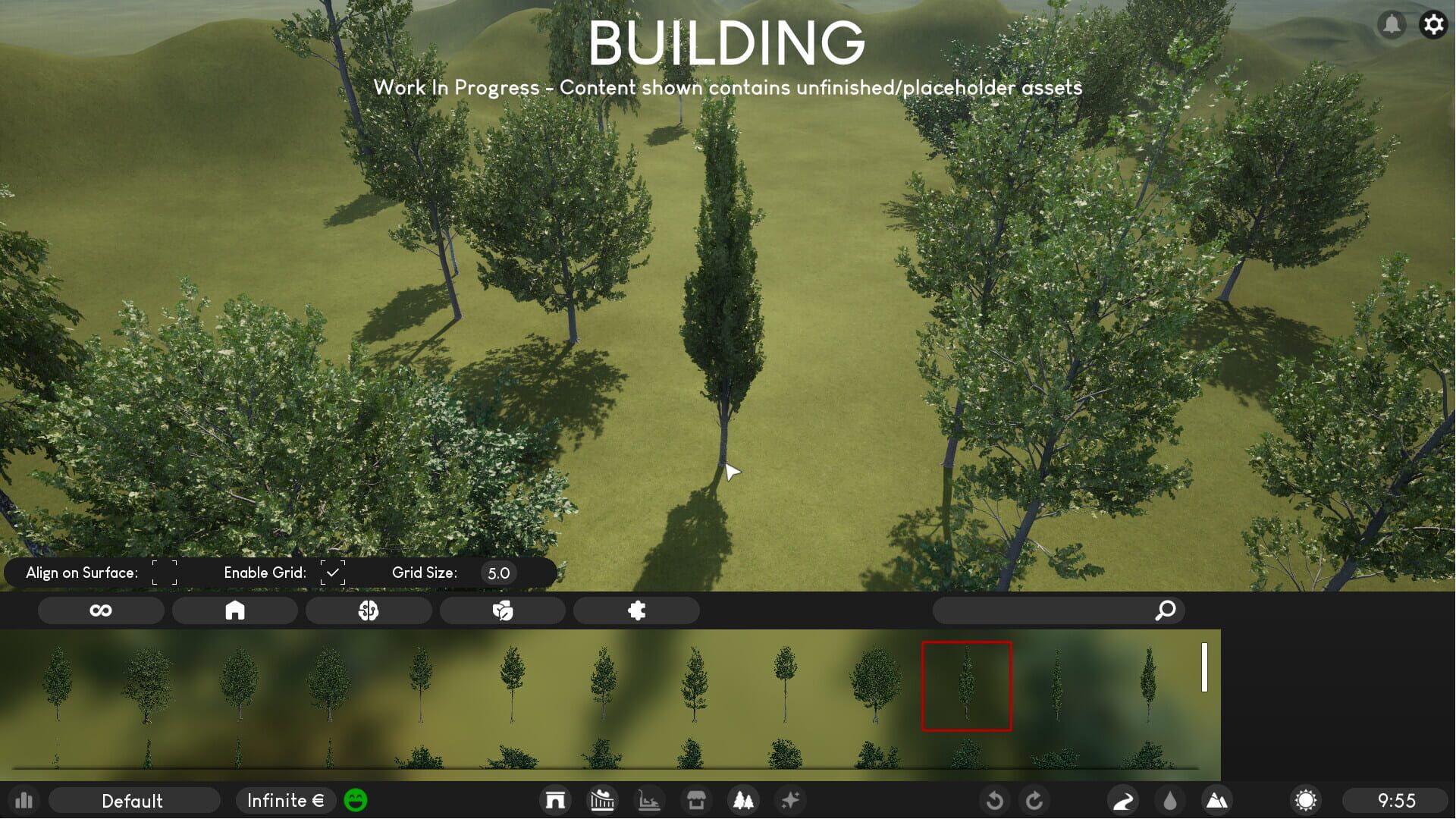Image resolution: width=1456 pixels, height=819 pixels.
Task: Click the infinity category tab
Action: point(101,610)
